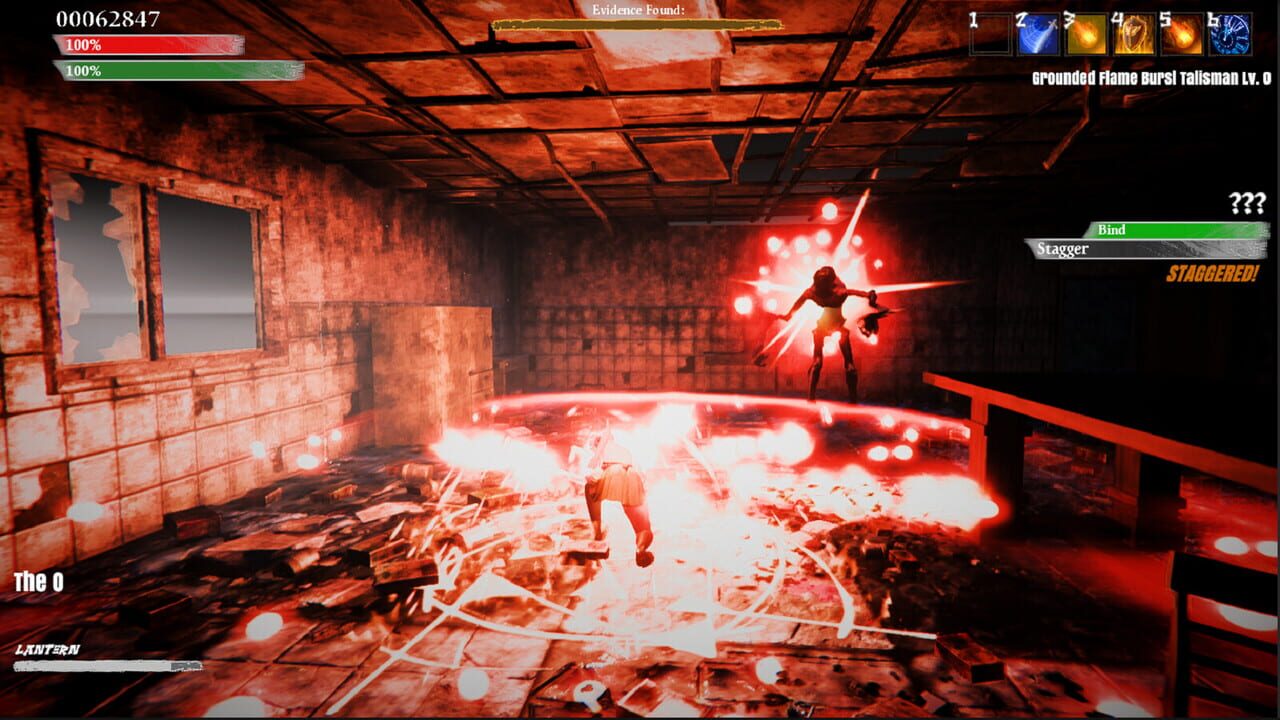Toggle the STAGGERED! indicator
The image size is (1280, 720).
[1213, 271]
